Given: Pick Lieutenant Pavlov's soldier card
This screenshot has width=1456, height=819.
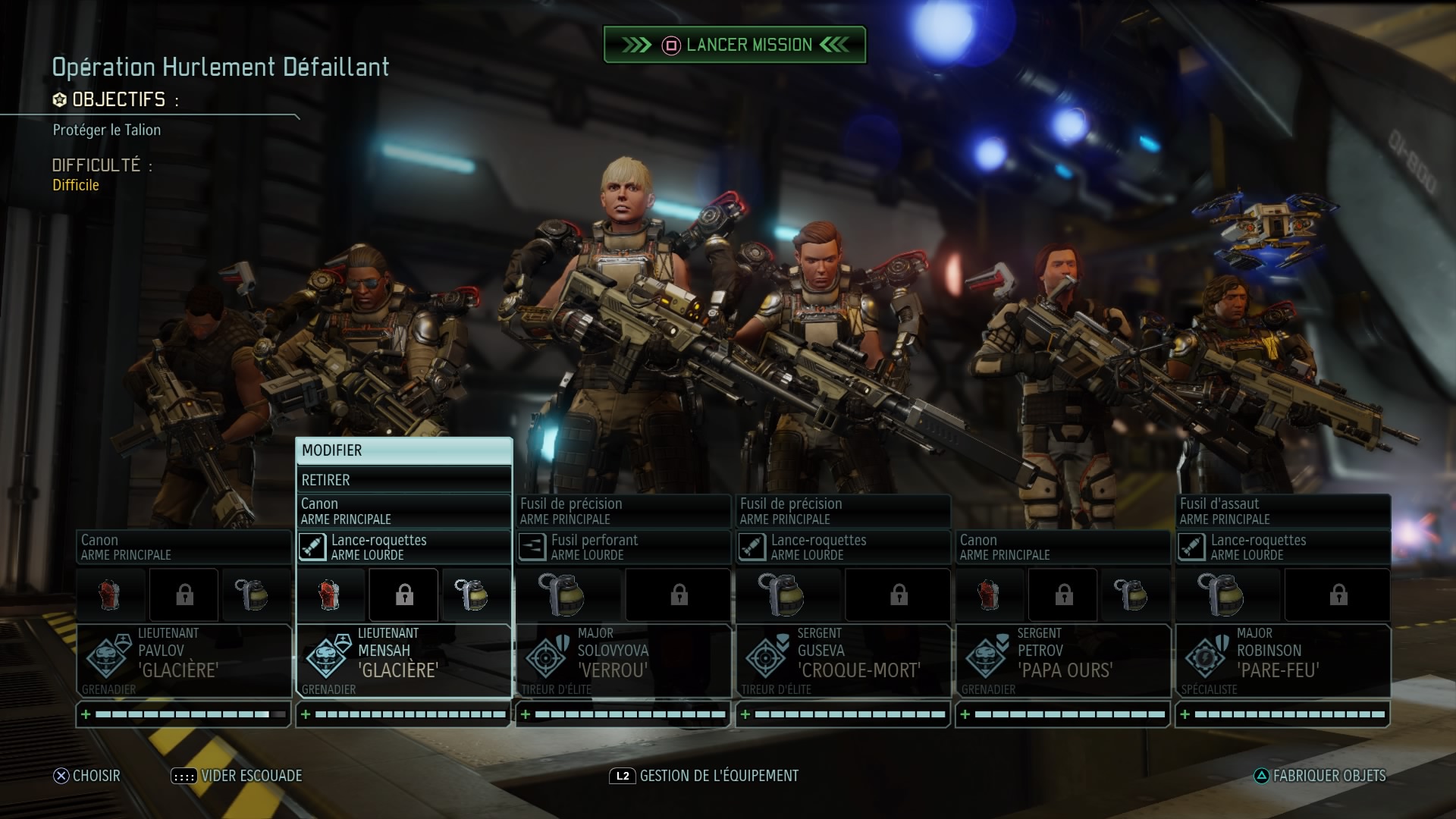Looking at the screenshot, I should point(184,660).
